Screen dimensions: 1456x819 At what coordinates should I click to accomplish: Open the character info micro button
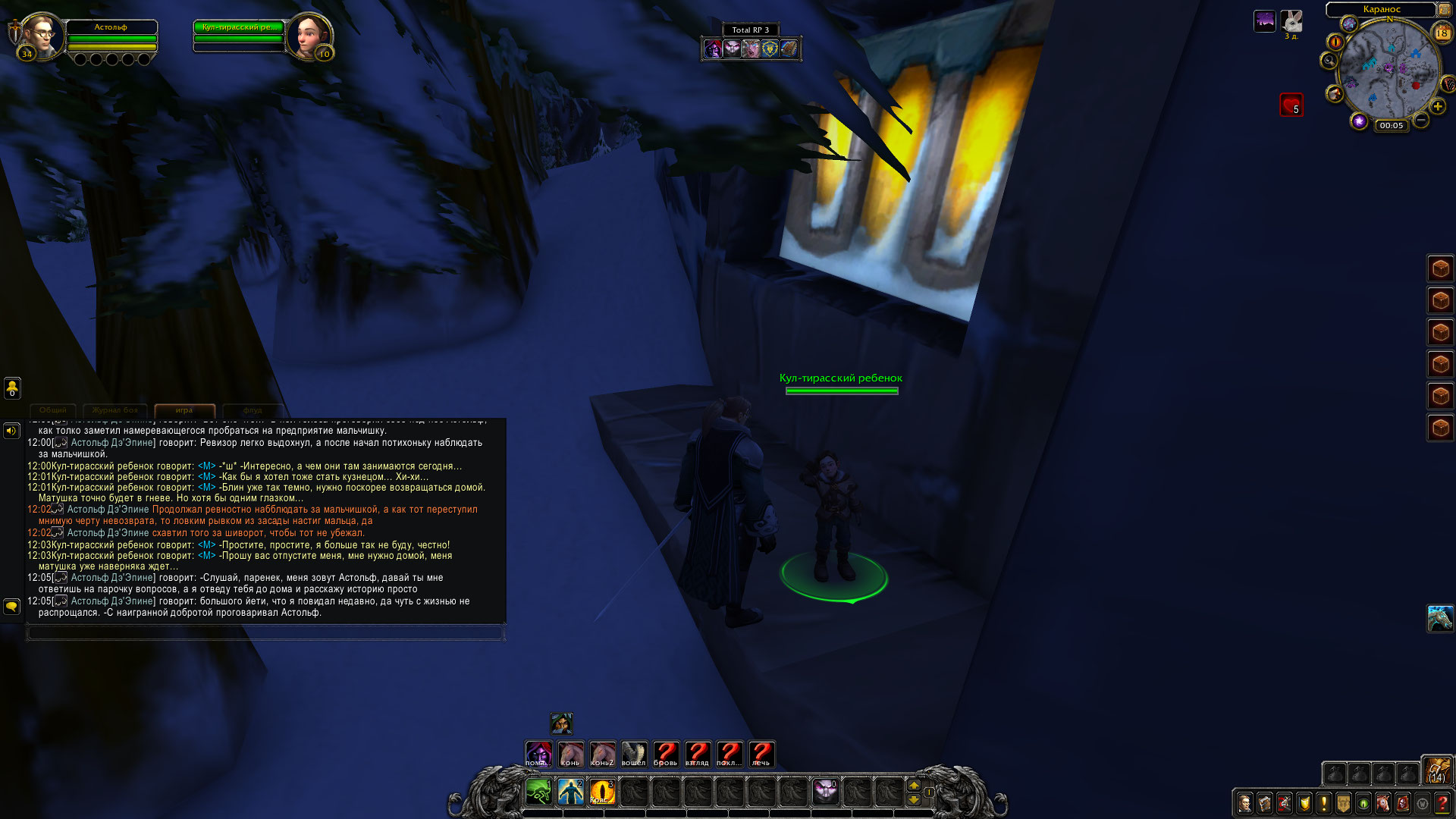[x=1244, y=803]
